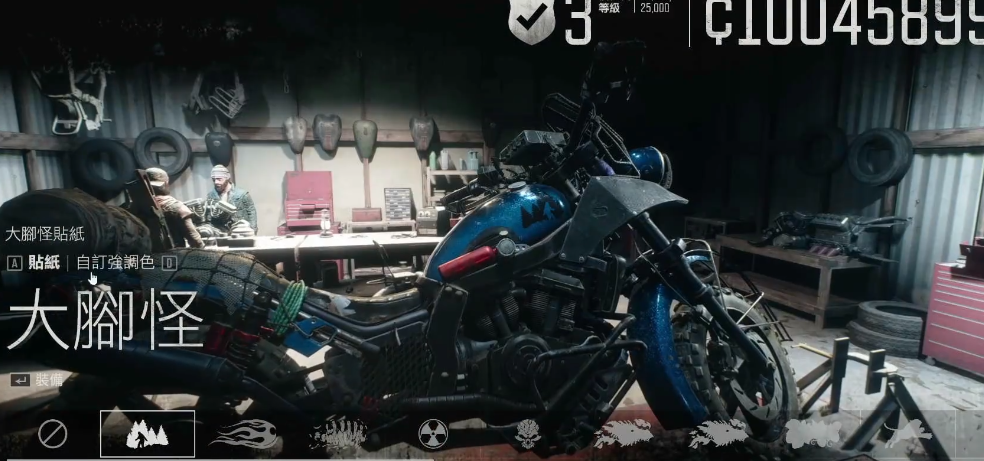Choose the no-decal circle-slash option
This screenshot has width=984, height=461.
tap(52, 434)
